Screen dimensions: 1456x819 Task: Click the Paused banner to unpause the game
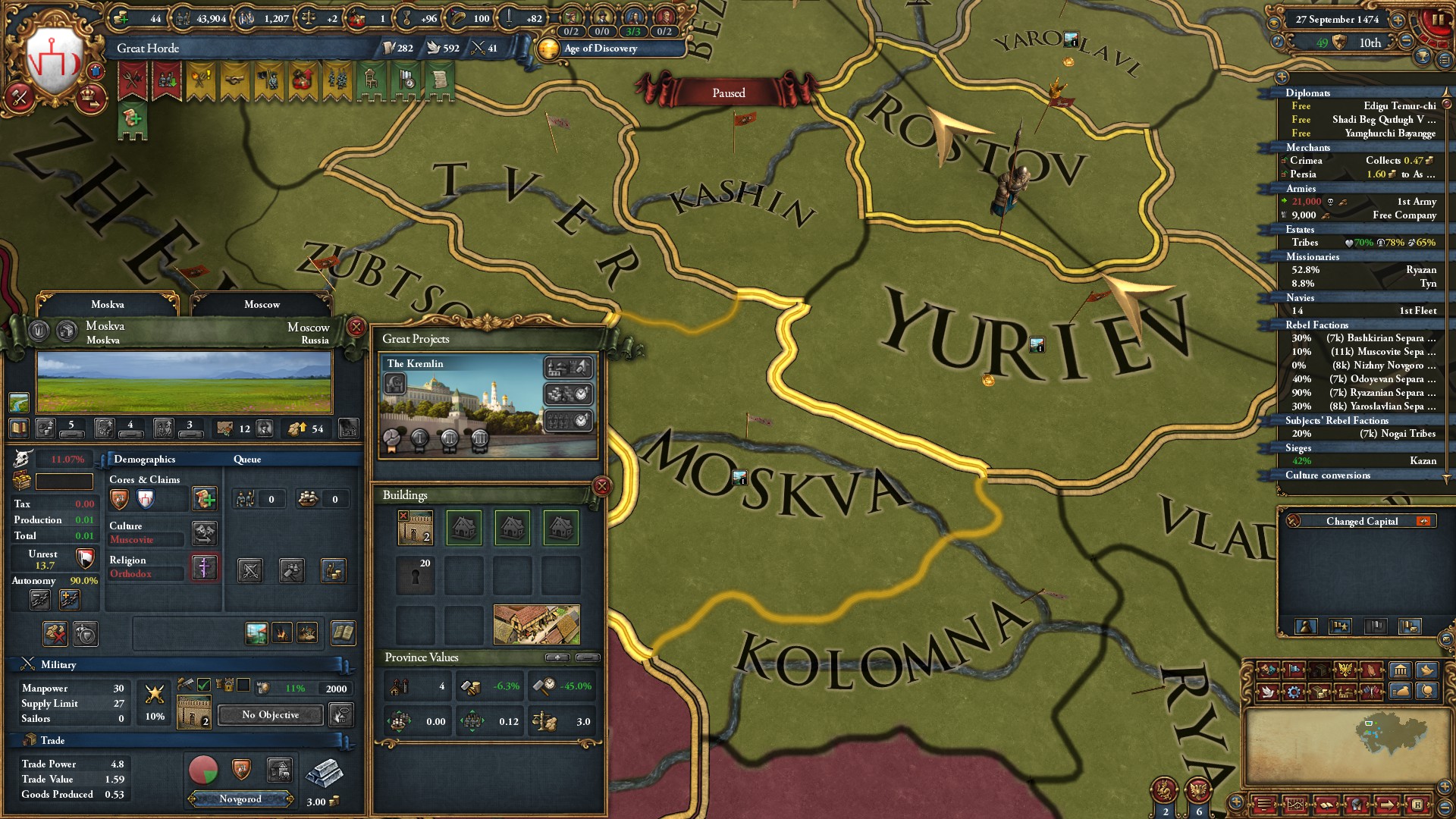click(x=729, y=93)
